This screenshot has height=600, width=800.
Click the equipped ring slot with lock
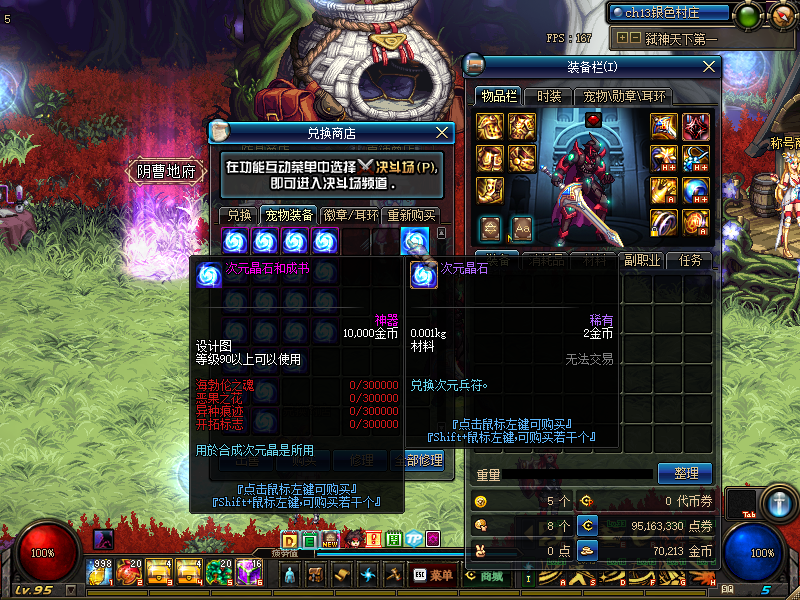click(x=664, y=221)
